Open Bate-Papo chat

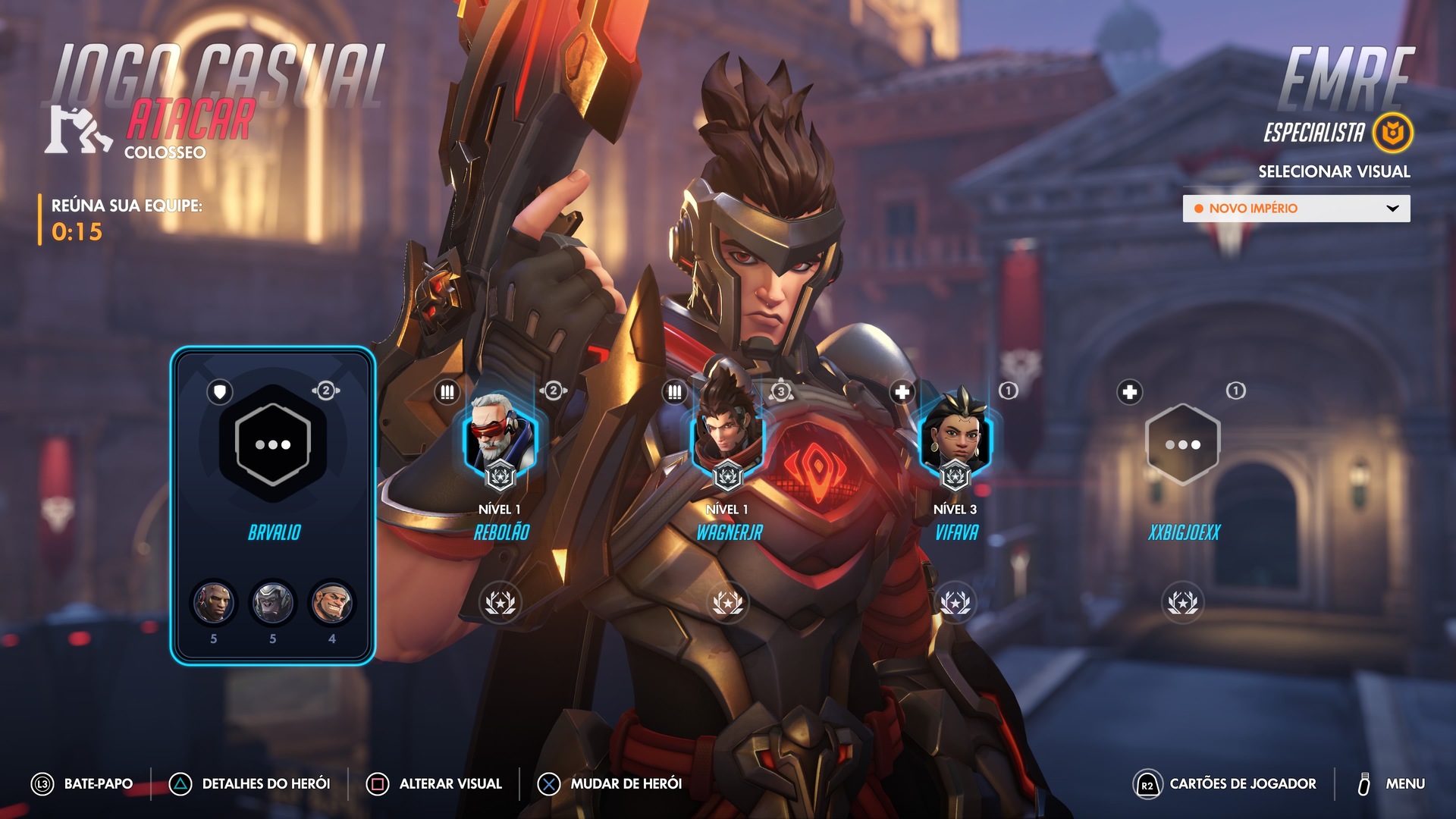point(82,784)
